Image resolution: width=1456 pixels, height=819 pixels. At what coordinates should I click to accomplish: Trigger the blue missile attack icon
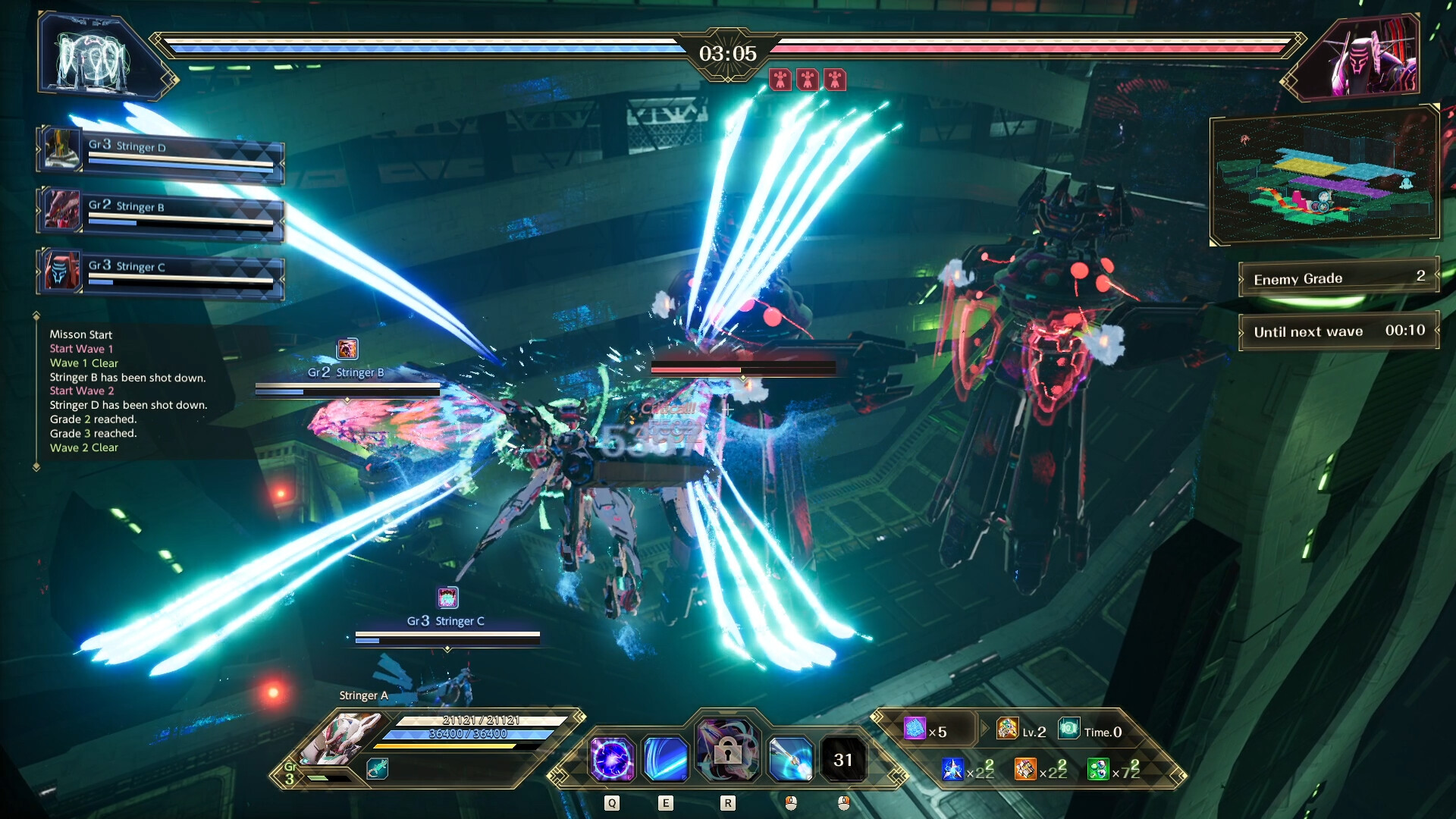coord(790,759)
